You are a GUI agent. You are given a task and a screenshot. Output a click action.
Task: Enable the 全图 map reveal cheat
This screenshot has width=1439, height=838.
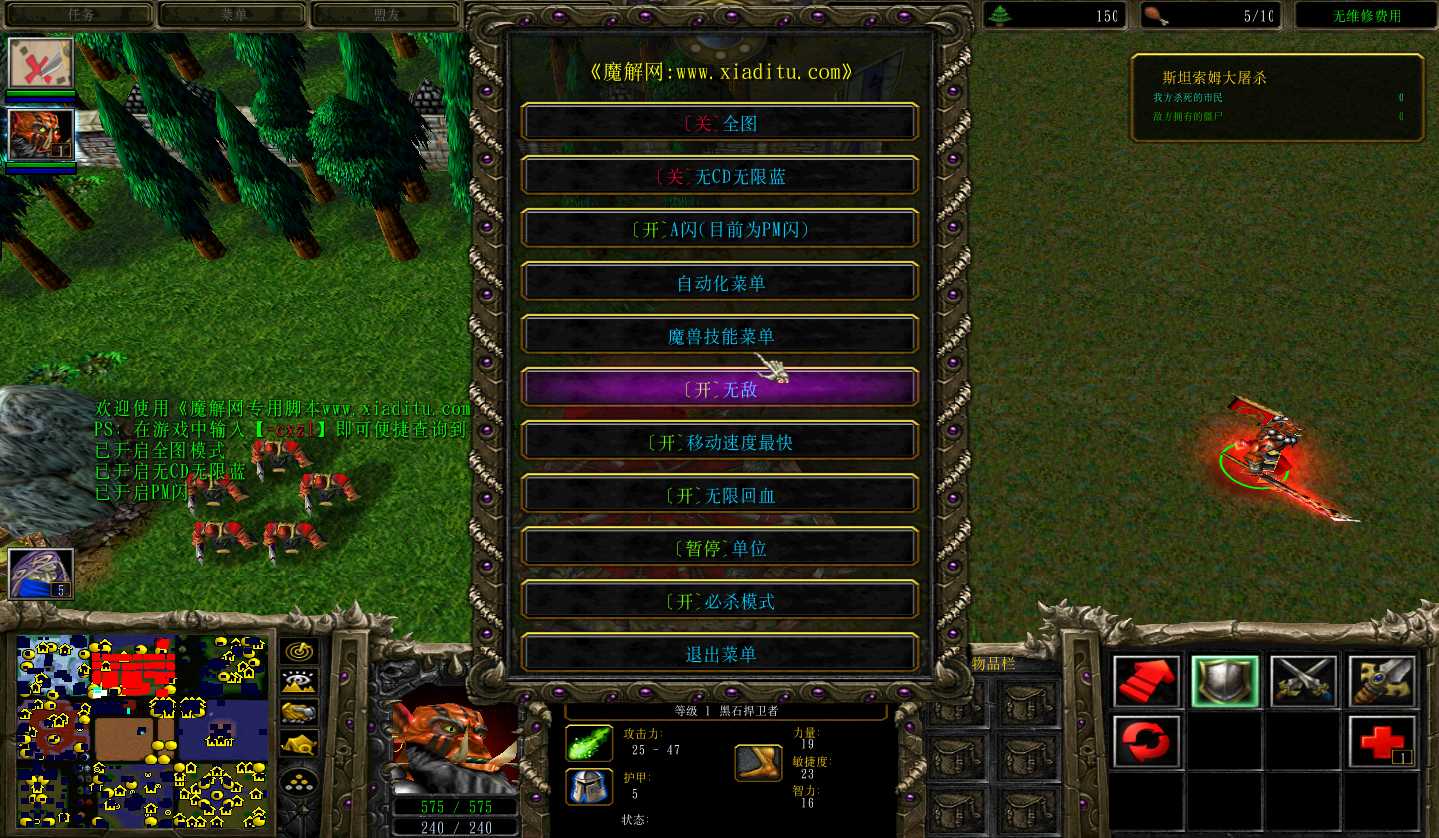point(719,121)
